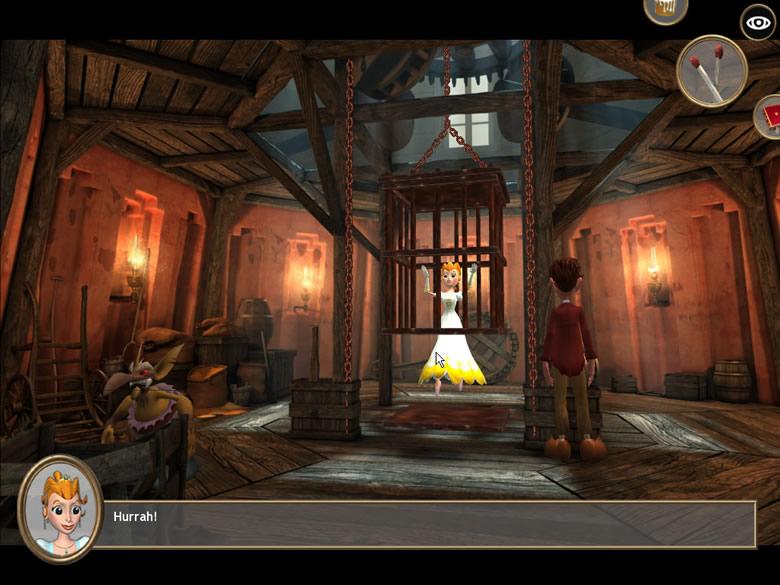Select the matches inventory item
The height and width of the screenshot is (585, 780).
pyautogui.click(x=711, y=70)
